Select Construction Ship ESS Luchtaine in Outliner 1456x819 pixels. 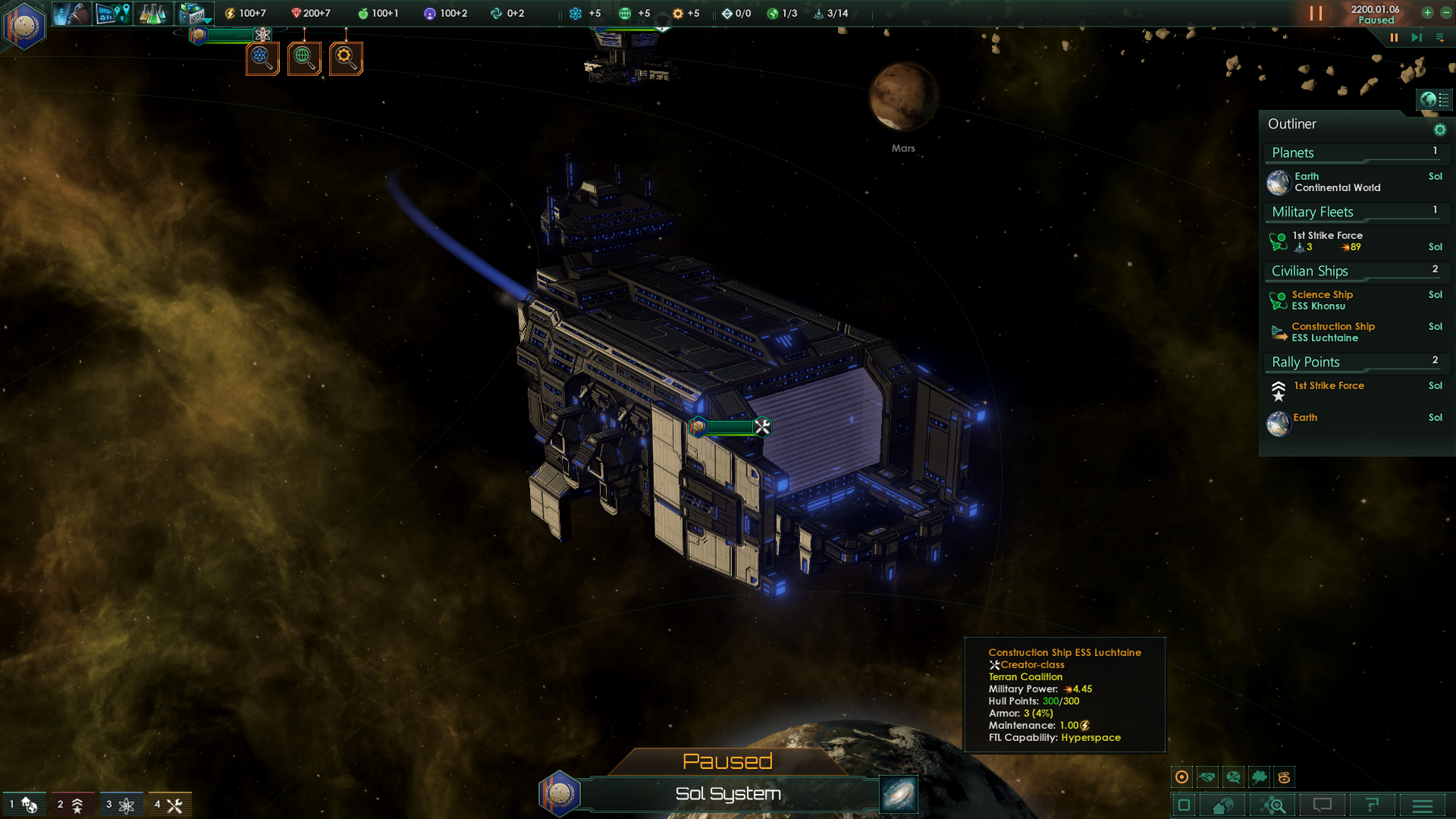(1332, 332)
